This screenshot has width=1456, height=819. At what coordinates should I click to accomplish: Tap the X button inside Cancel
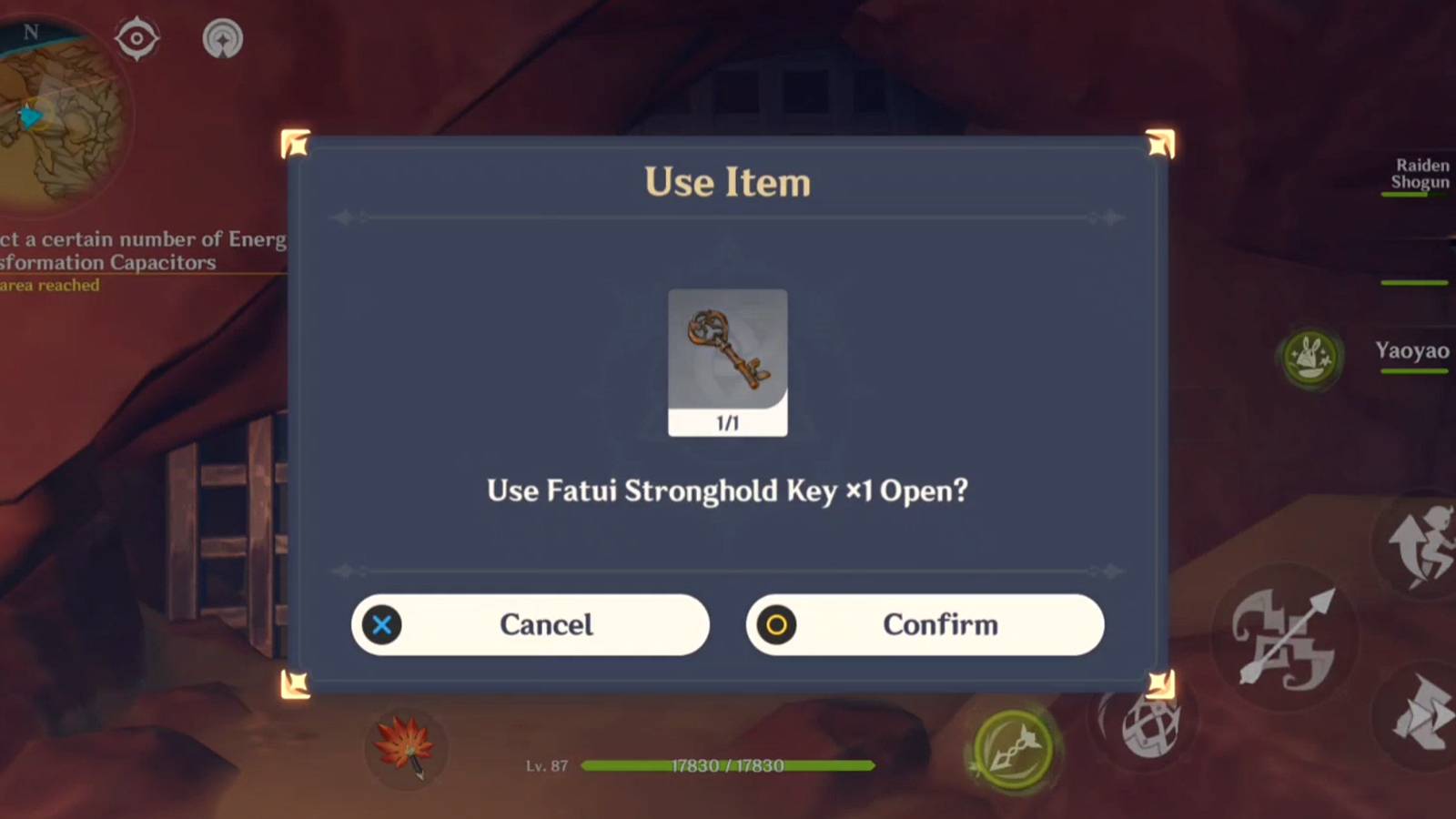click(x=381, y=625)
